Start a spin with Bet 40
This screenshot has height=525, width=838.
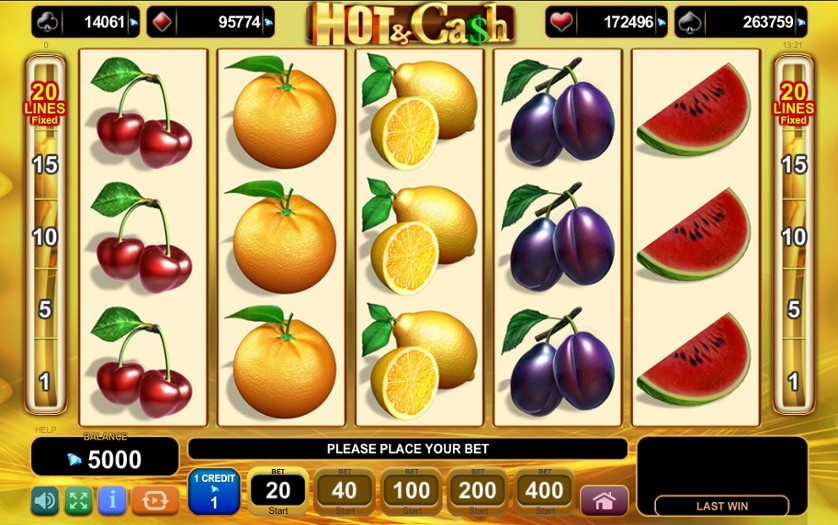(x=344, y=491)
